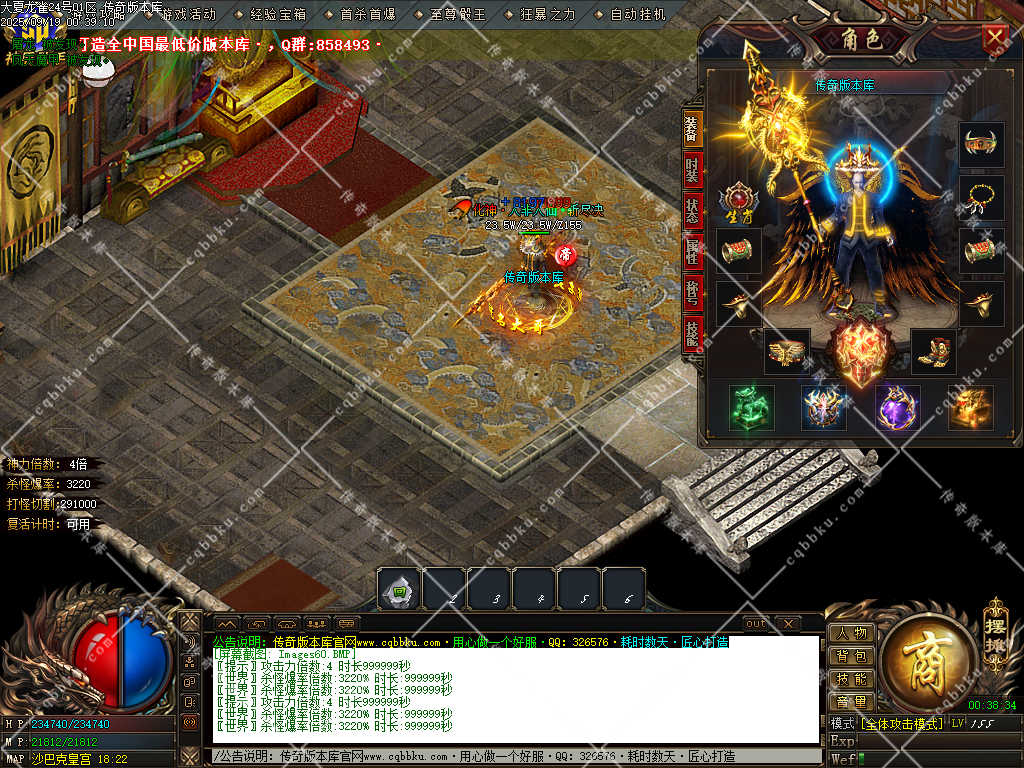Open the 状态 status tab

point(692,212)
